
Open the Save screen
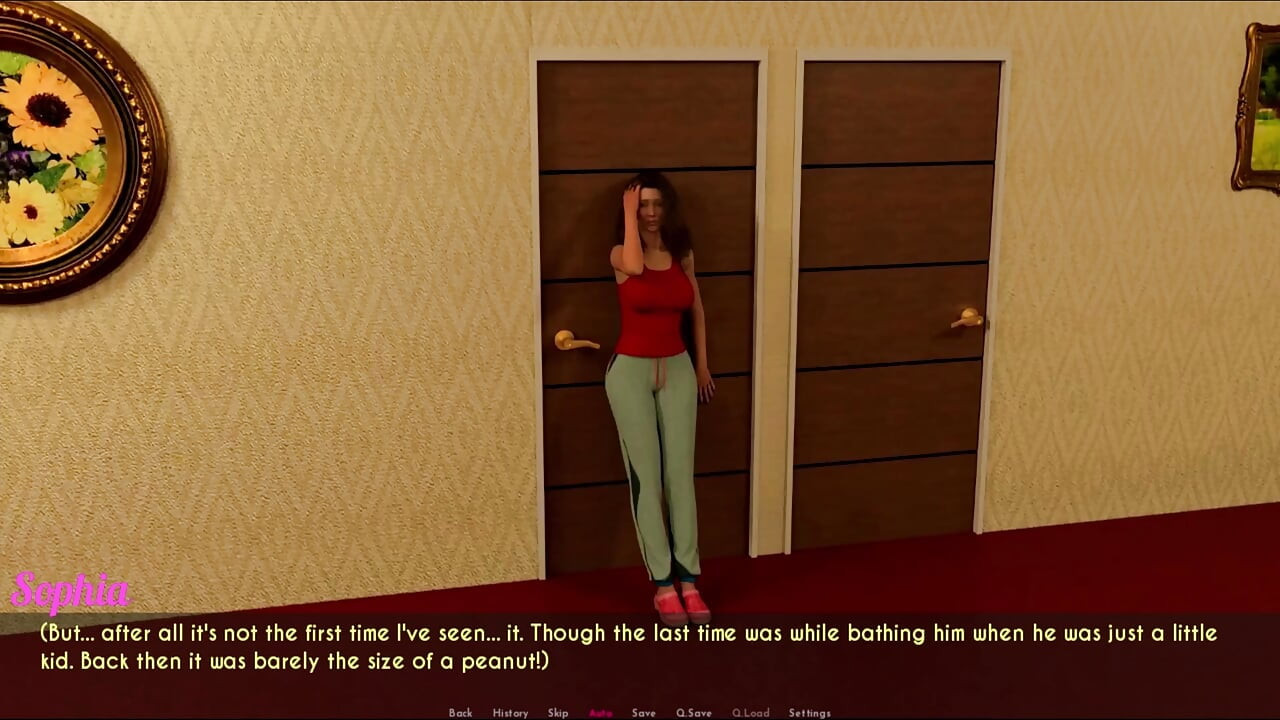coord(643,713)
